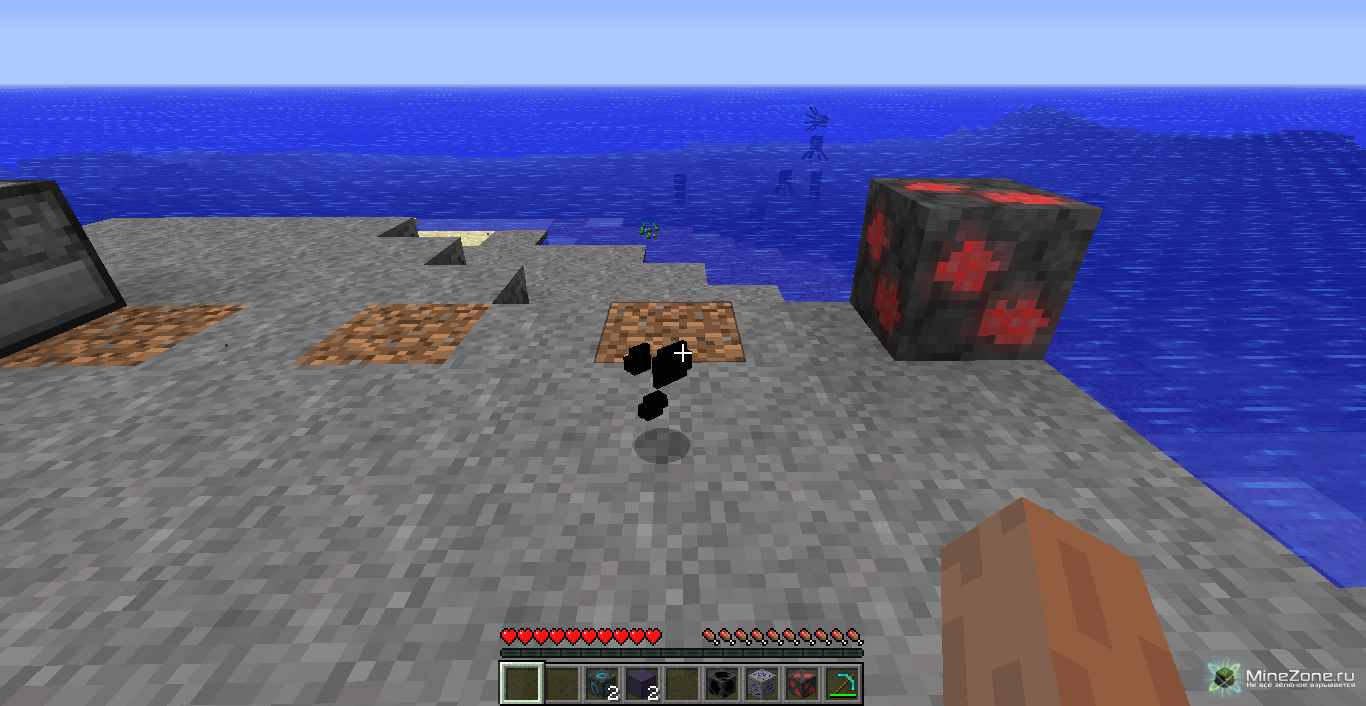Viewport: 1366px width, 706px height.
Task: Pick the dark purple block stack
Action: coord(641,684)
